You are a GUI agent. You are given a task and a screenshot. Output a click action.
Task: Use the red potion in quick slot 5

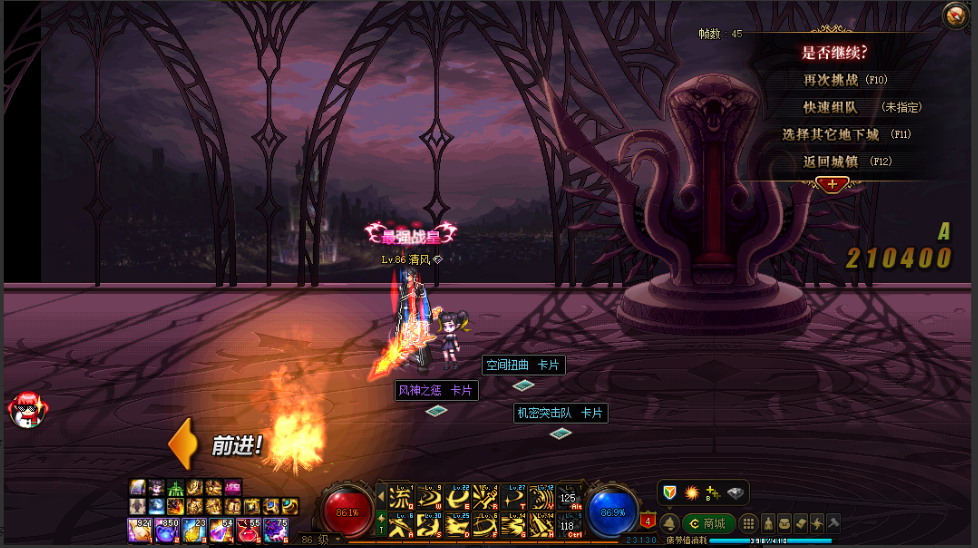click(248, 528)
